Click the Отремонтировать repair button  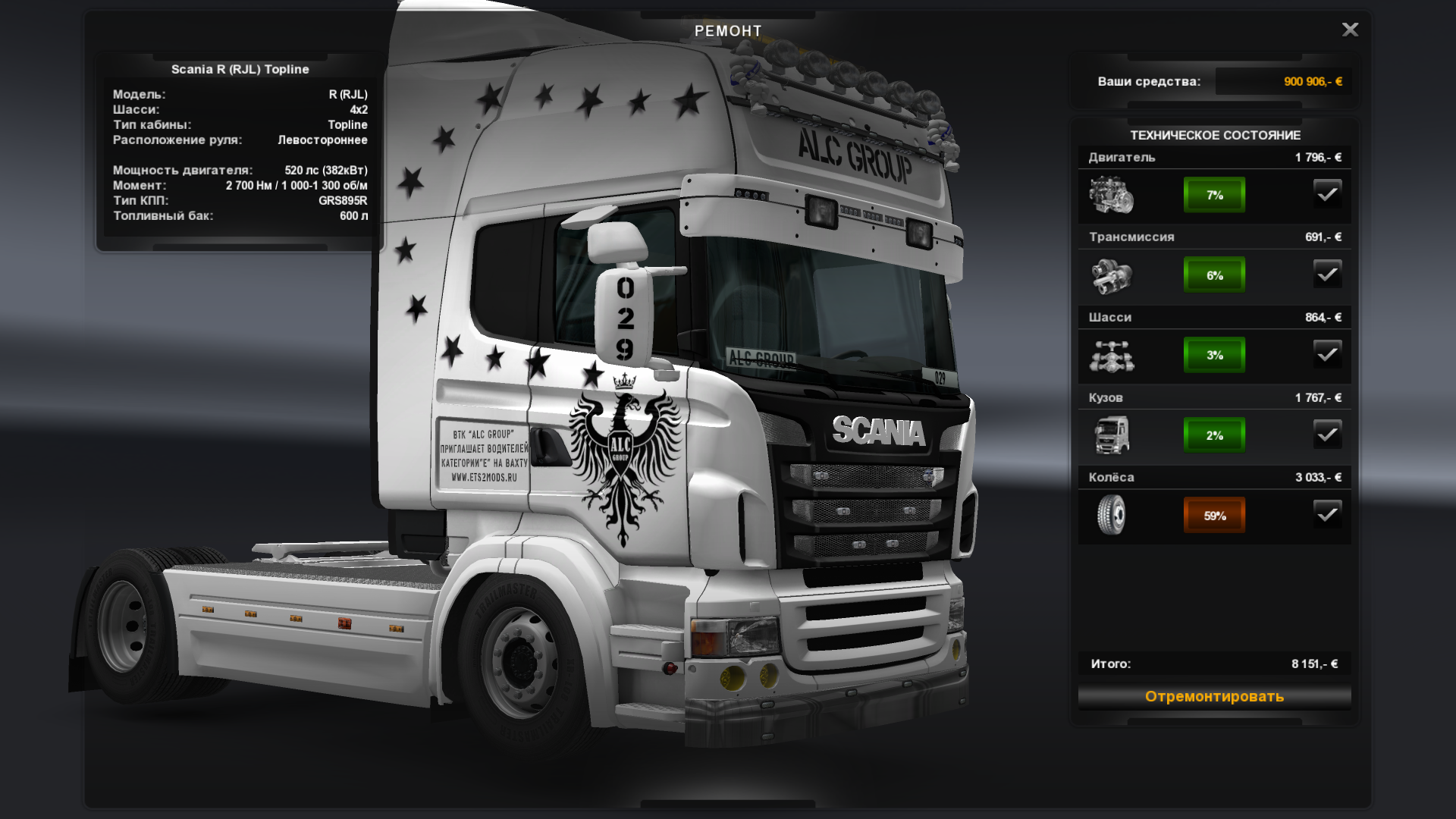[x=1214, y=696]
